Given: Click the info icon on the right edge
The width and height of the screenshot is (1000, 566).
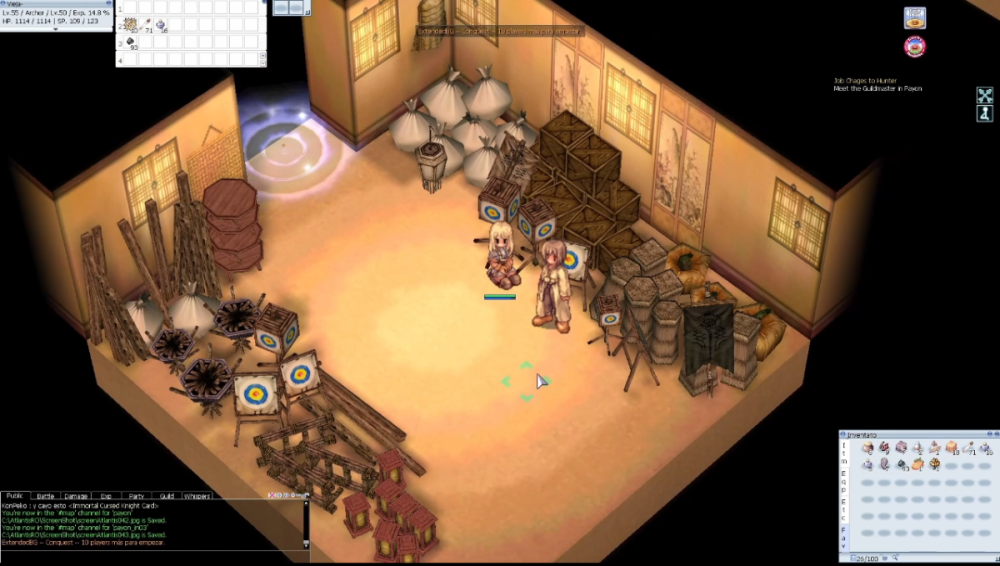Looking at the screenshot, I should click(984, 114).
